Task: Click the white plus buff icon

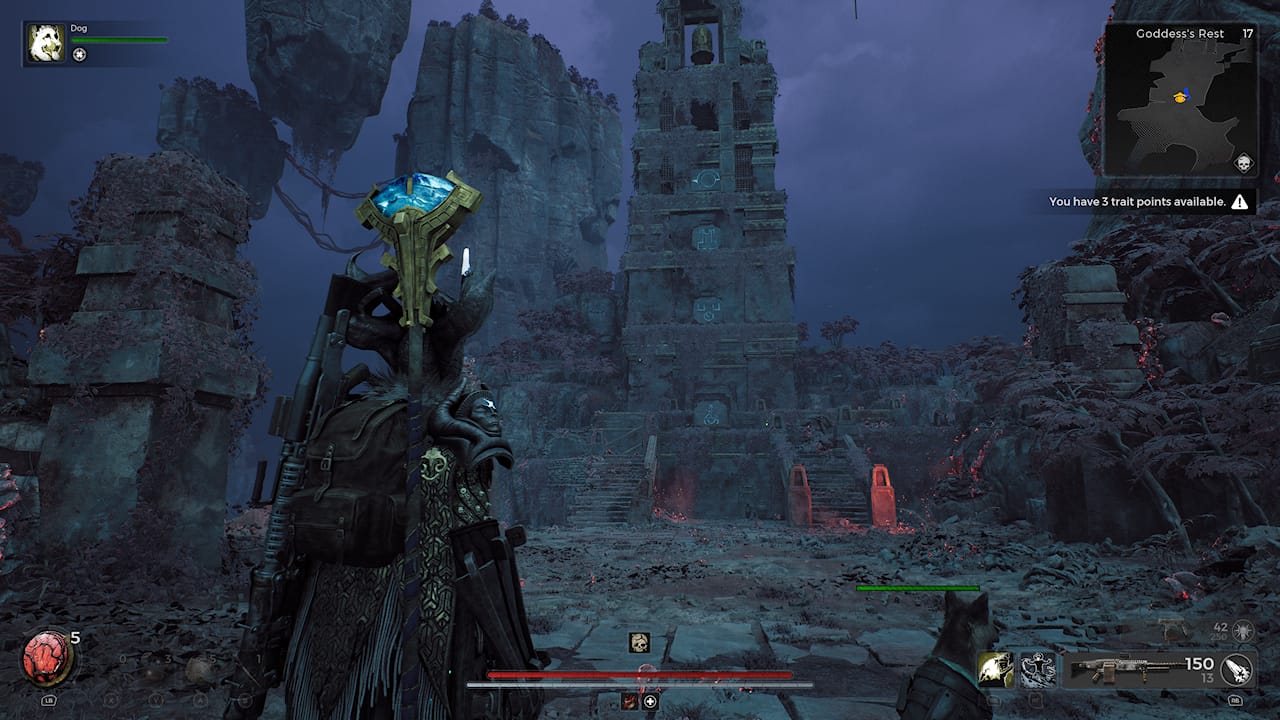Action: (650, 702)
